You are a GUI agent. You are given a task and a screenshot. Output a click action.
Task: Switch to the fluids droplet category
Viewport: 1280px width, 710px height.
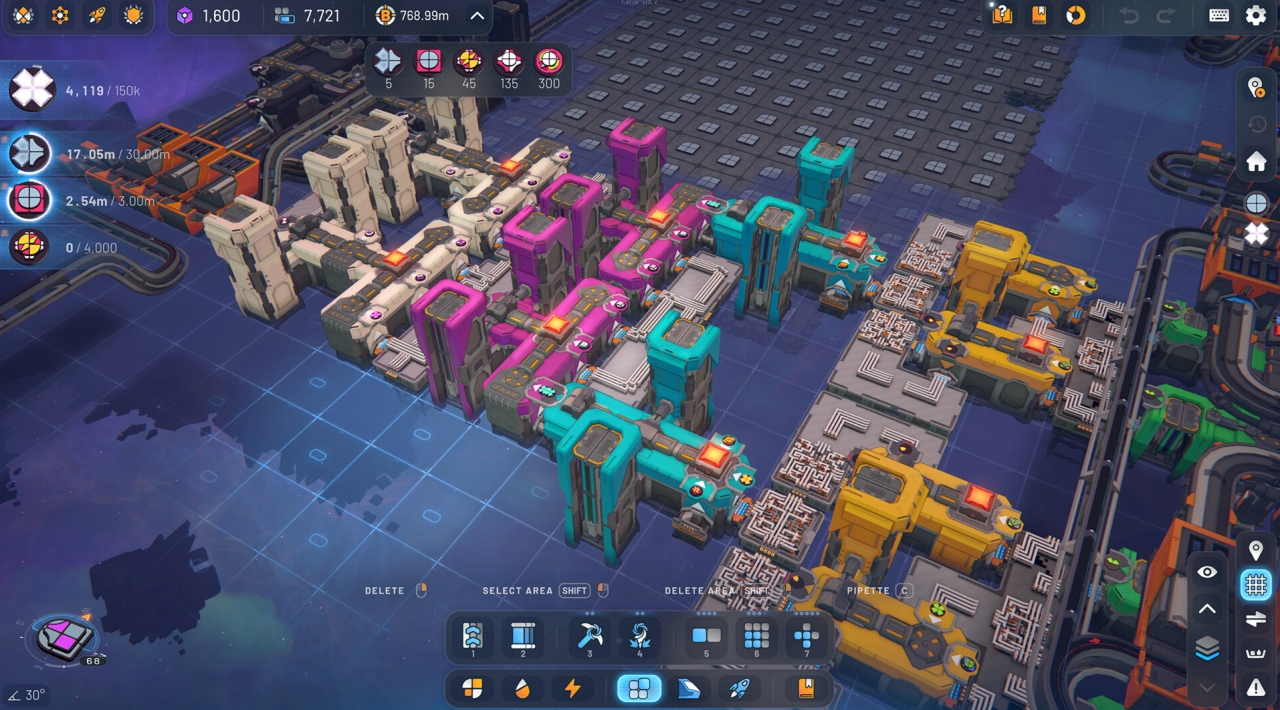tap(522, 688)
